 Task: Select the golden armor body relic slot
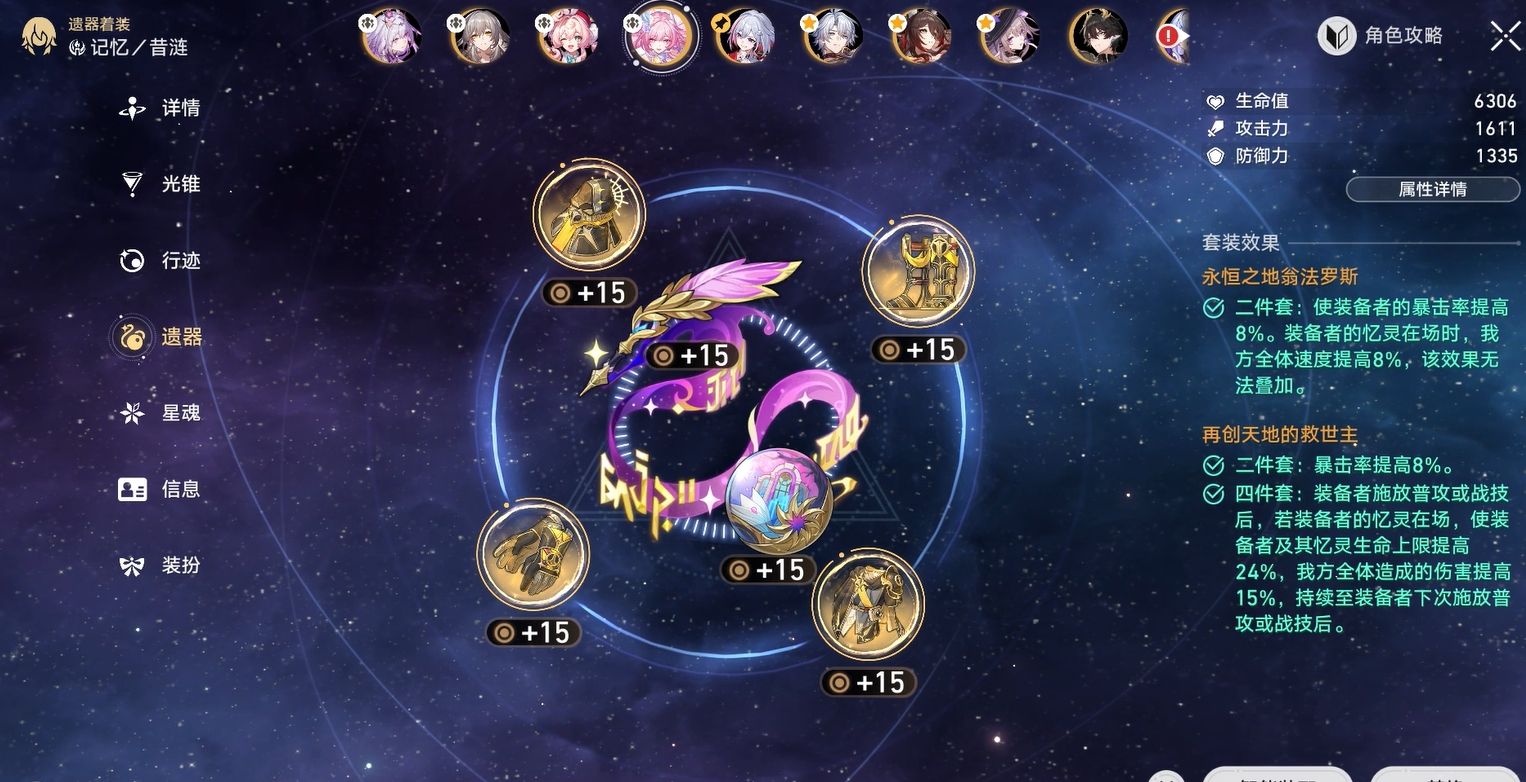tap(868, 604)
